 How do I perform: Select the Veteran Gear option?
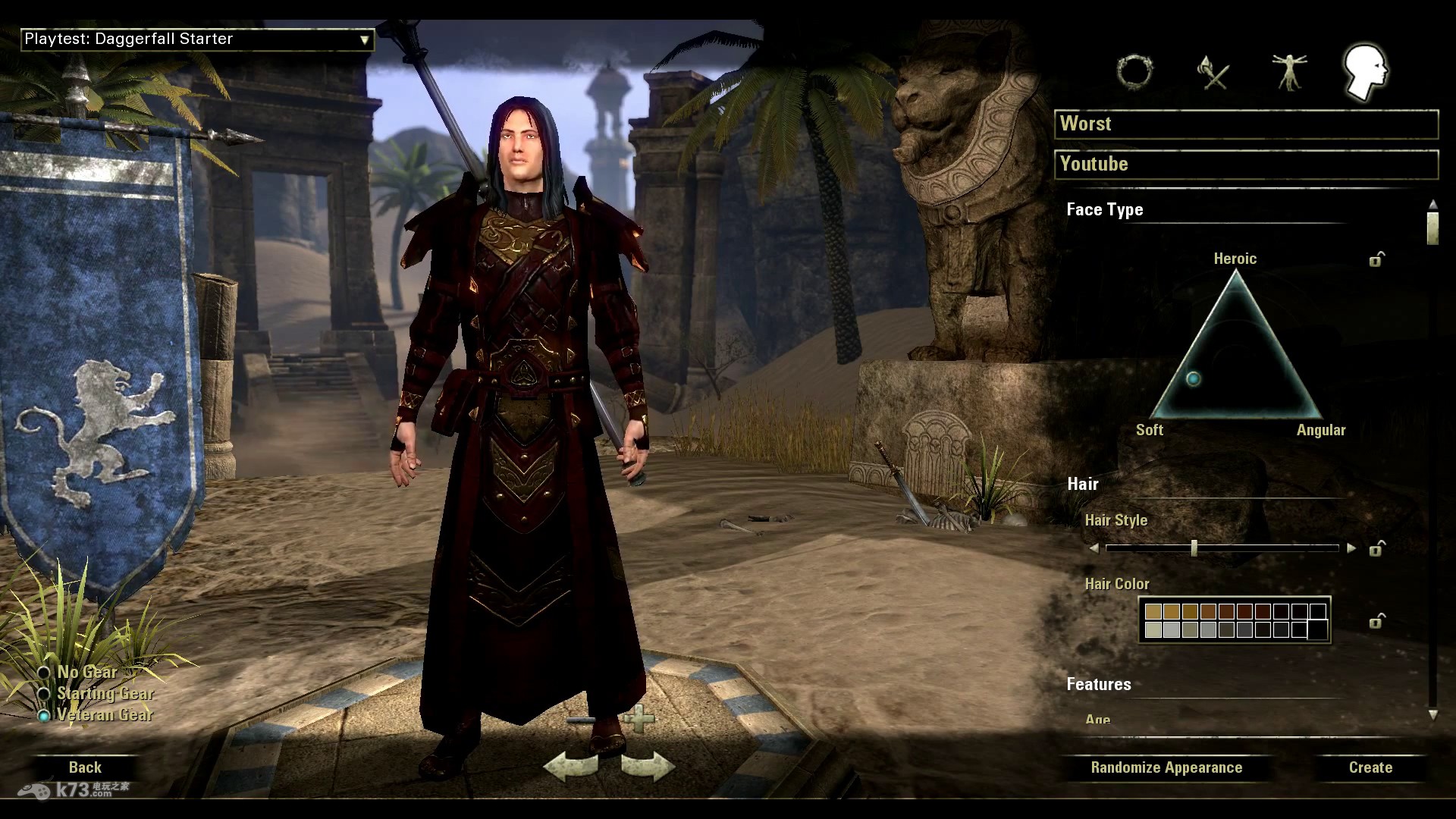click(45, 715)
